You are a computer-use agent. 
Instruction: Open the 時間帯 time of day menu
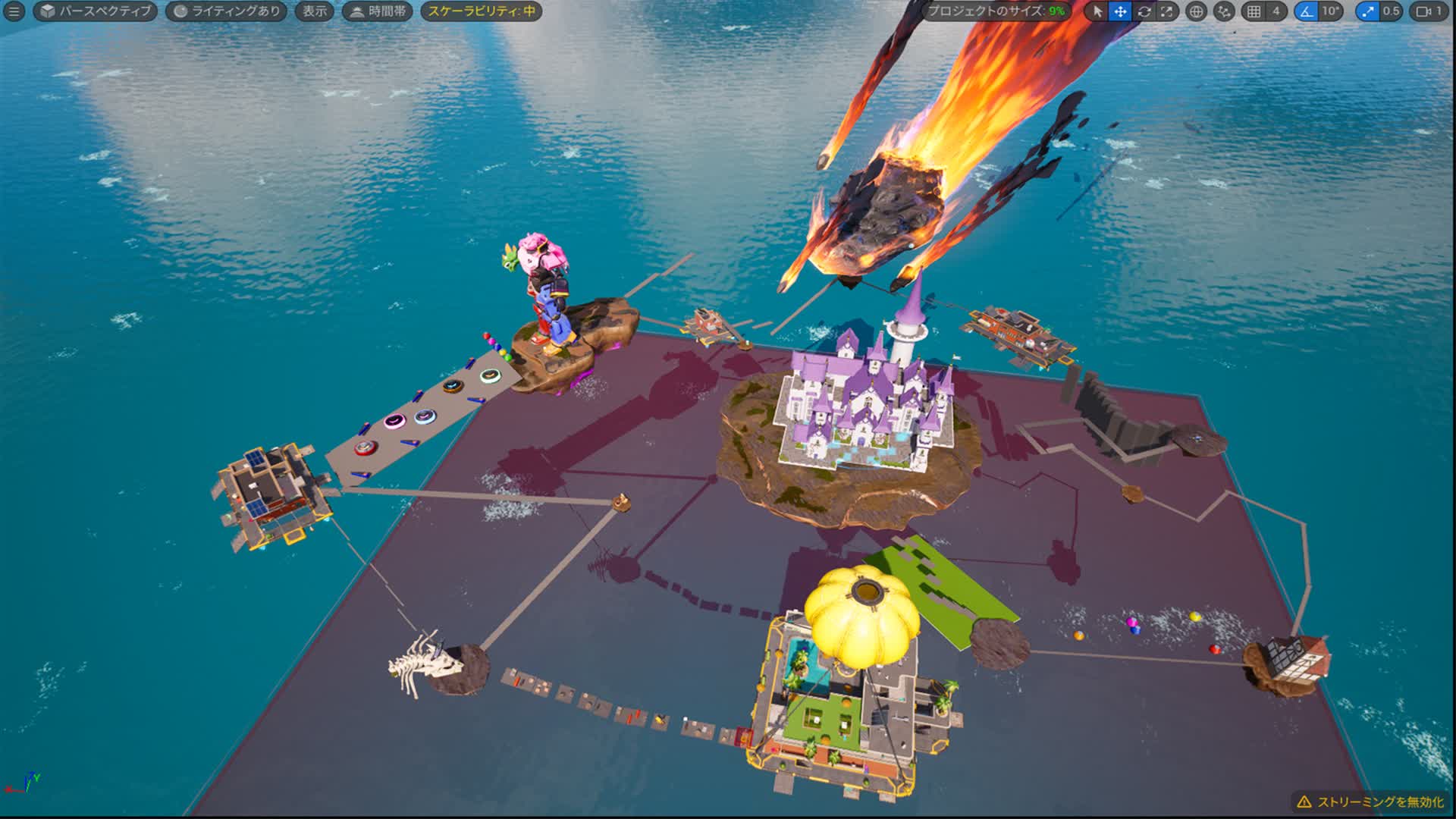coord(378,11)
